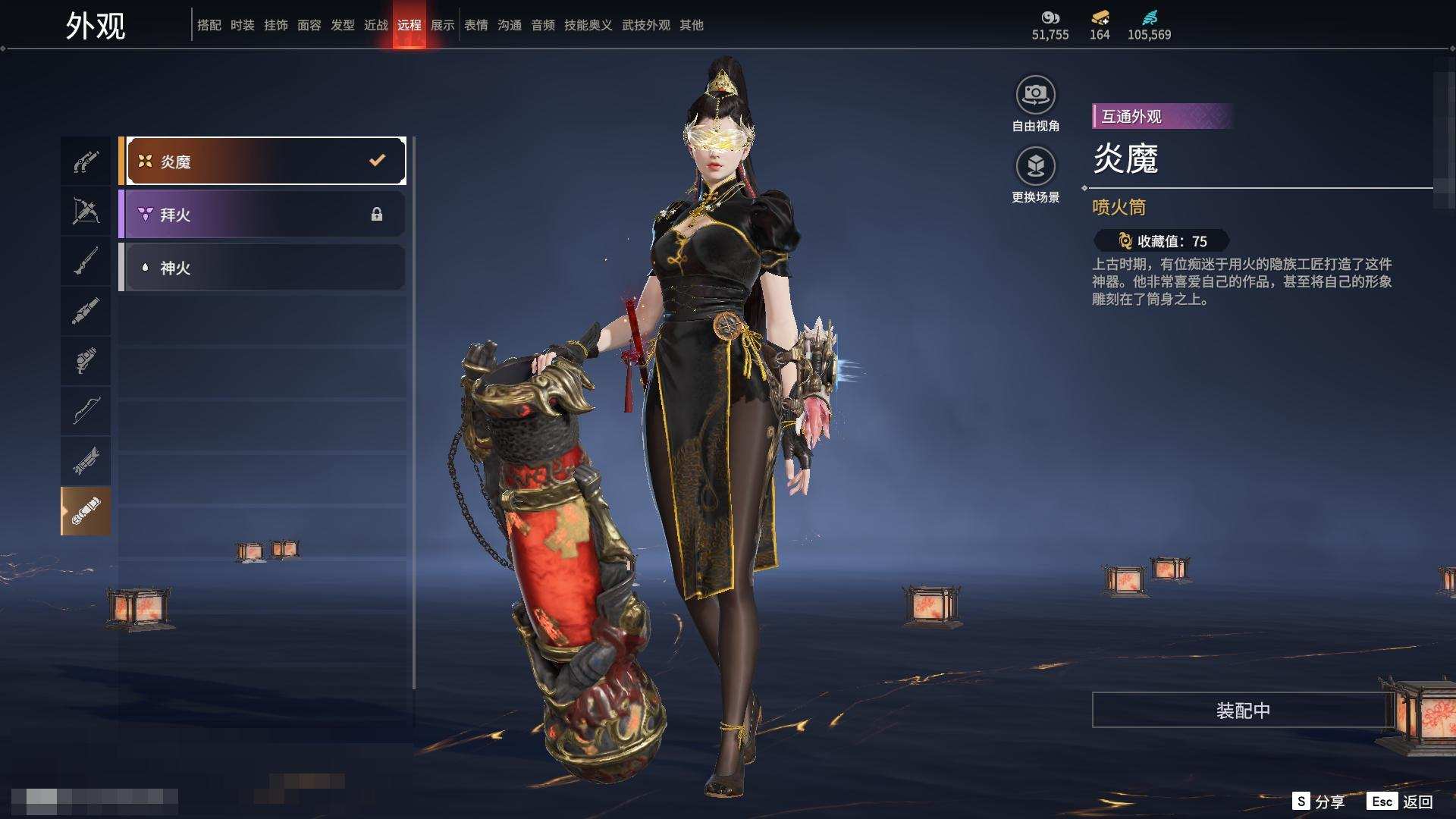1456x819 pixels.
Task: Open the 技能奥义 tab
Action: tap(588, 25)
